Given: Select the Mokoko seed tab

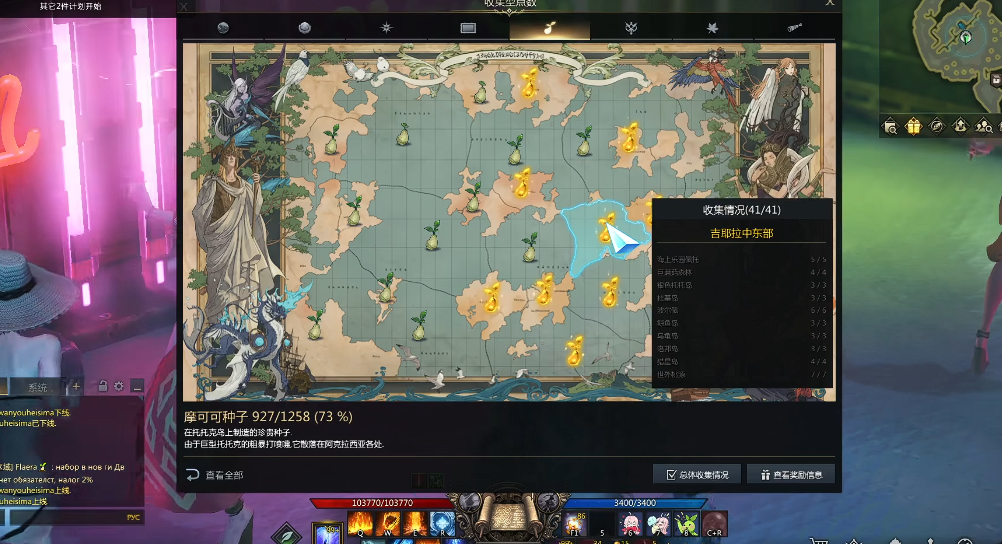Looking at the screenshot, I should [x=549, y=28].
